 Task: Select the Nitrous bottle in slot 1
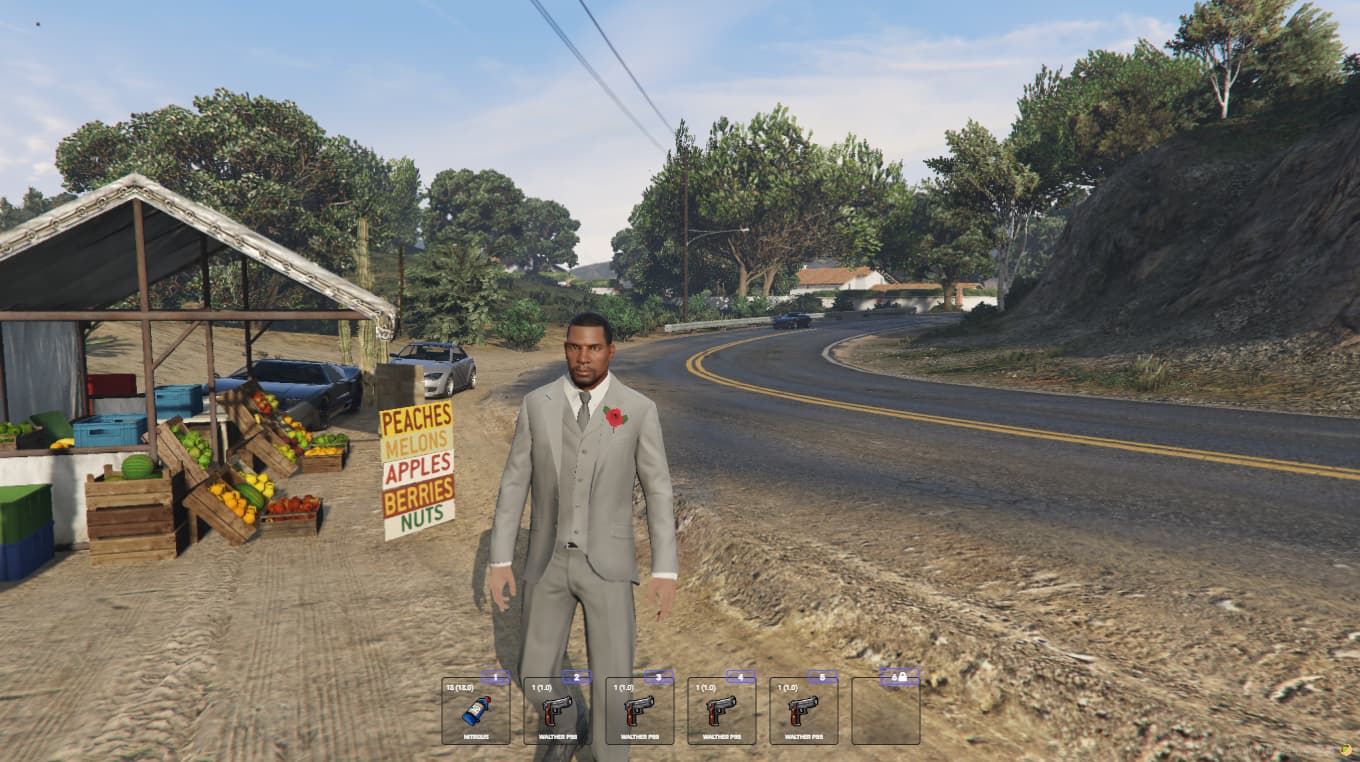click(475, 712)
